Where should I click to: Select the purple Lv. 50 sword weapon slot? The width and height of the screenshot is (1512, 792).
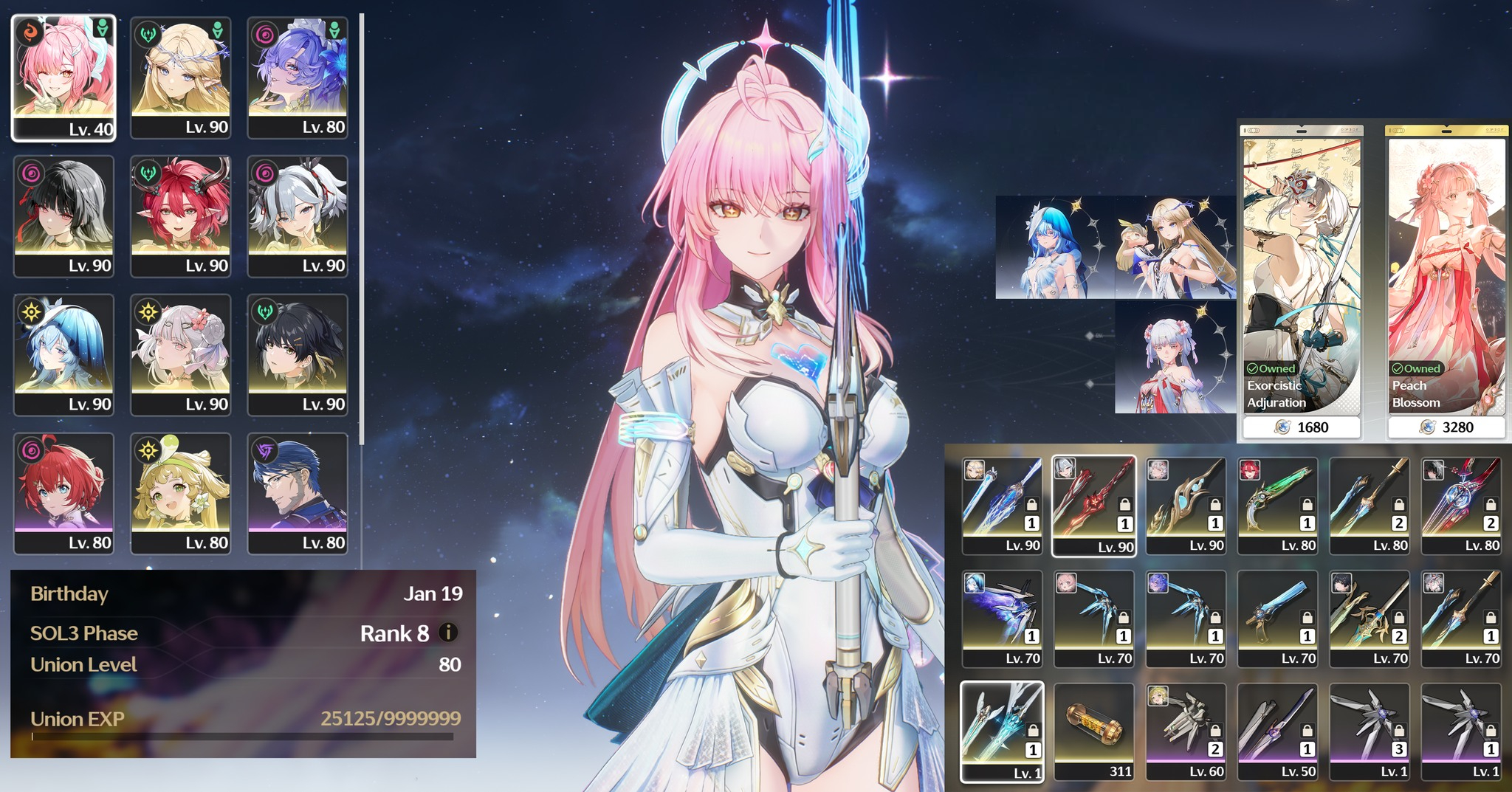click(1277, 731)
